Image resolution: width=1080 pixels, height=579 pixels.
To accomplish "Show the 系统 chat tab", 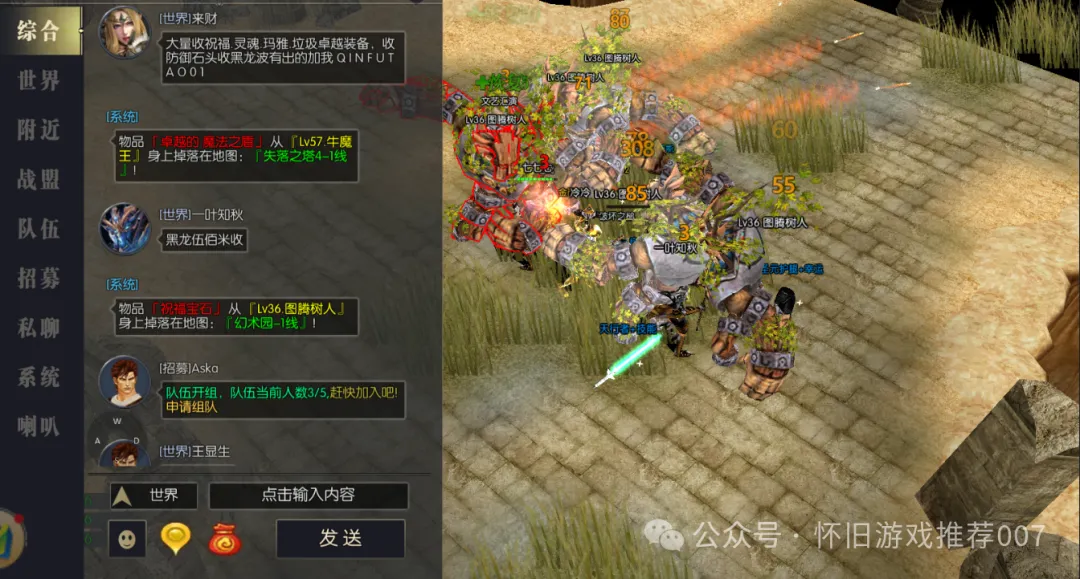I will (x=40, y=377).
